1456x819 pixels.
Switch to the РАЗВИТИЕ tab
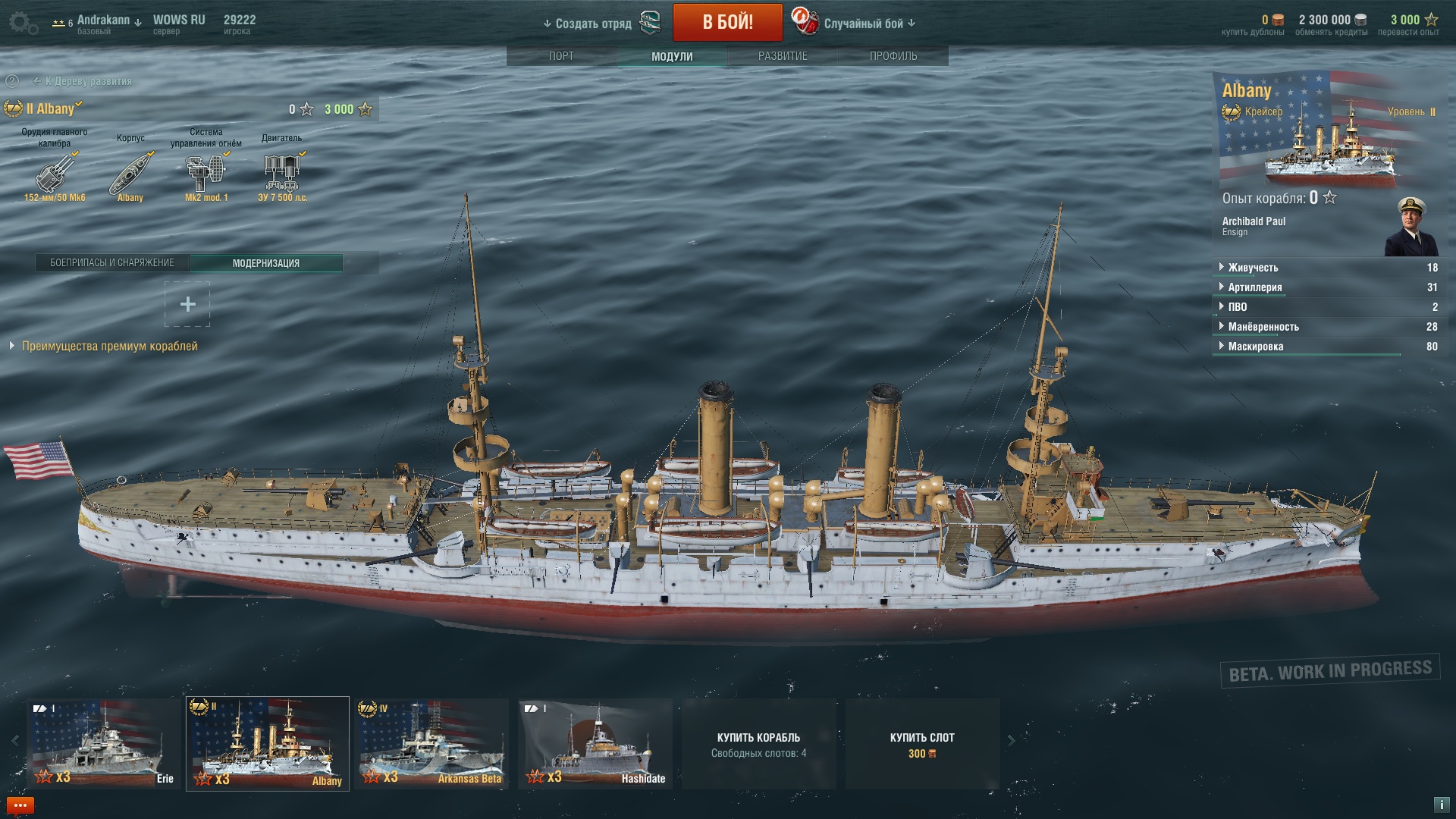(783, 56)
